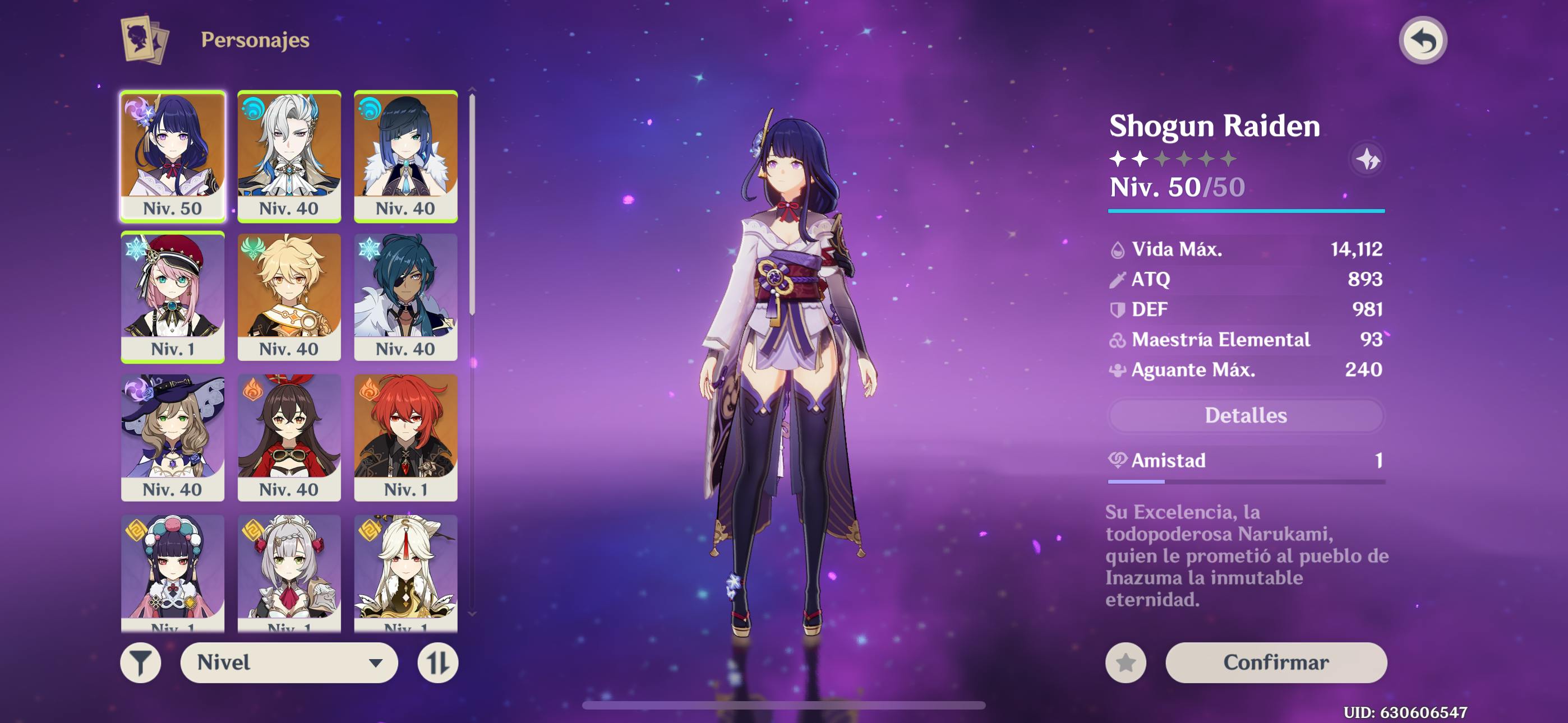Viewport: 1568px width, 723px height.
Task: Click the Confirmar button
Action: pyautogui.click(x=1276, y=662)
